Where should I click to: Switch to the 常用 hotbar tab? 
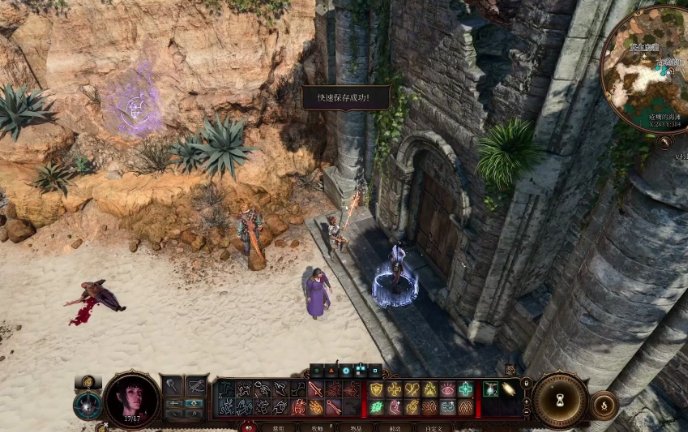[x=279, y=428]
